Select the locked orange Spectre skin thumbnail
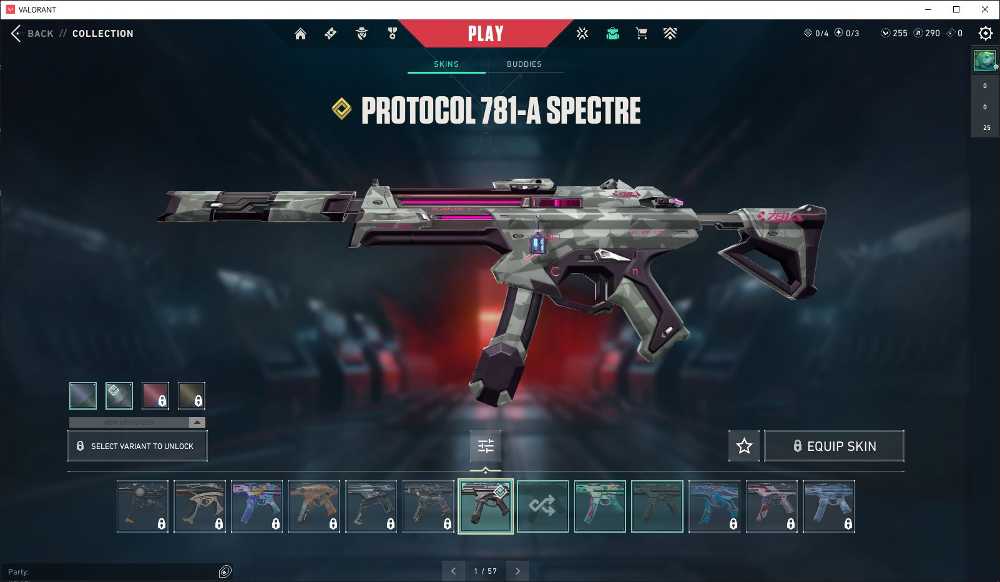 click(x=314, y=506)
